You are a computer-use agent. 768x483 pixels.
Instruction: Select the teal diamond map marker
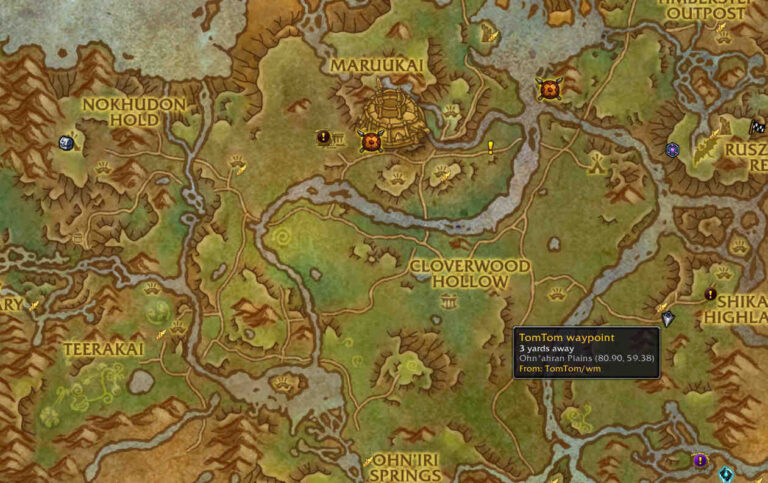pos(726,474)
